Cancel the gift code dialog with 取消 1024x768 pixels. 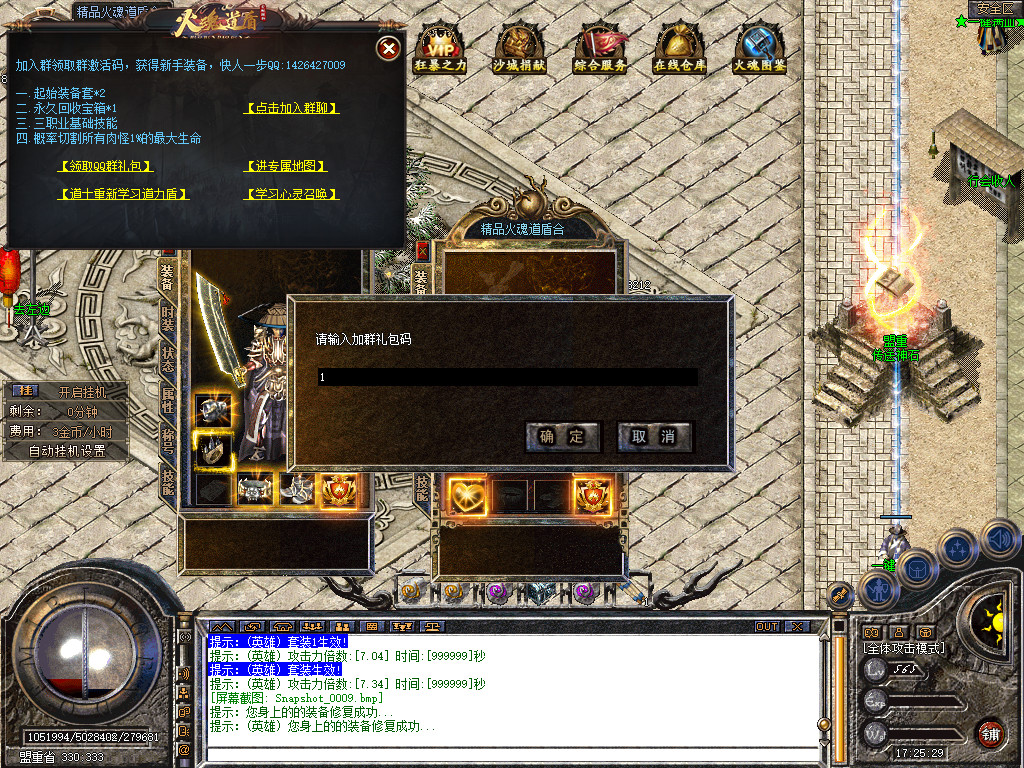[654, 437]
